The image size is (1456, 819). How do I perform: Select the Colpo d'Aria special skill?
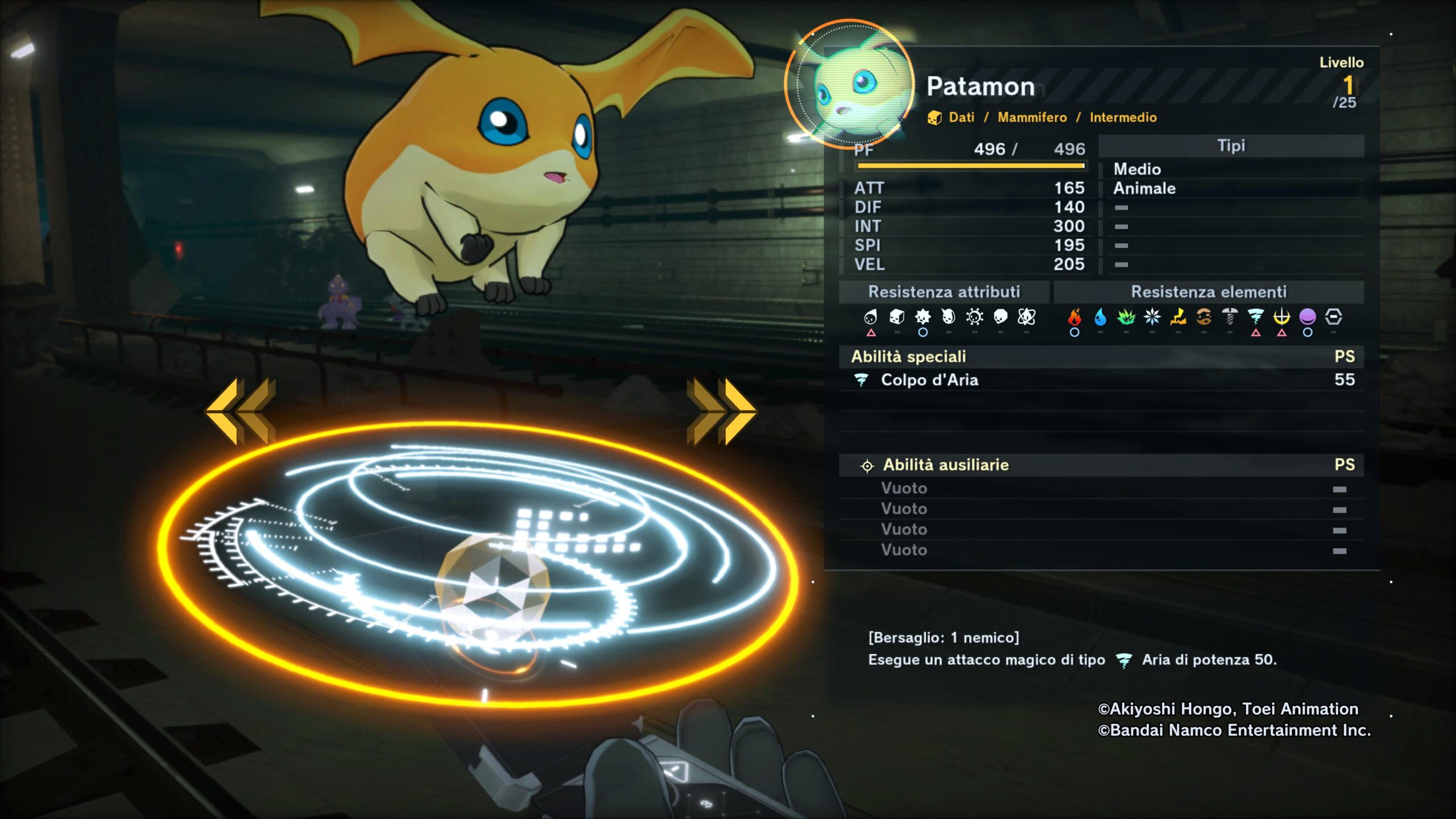pyautogui.click(x=929, y=380)
